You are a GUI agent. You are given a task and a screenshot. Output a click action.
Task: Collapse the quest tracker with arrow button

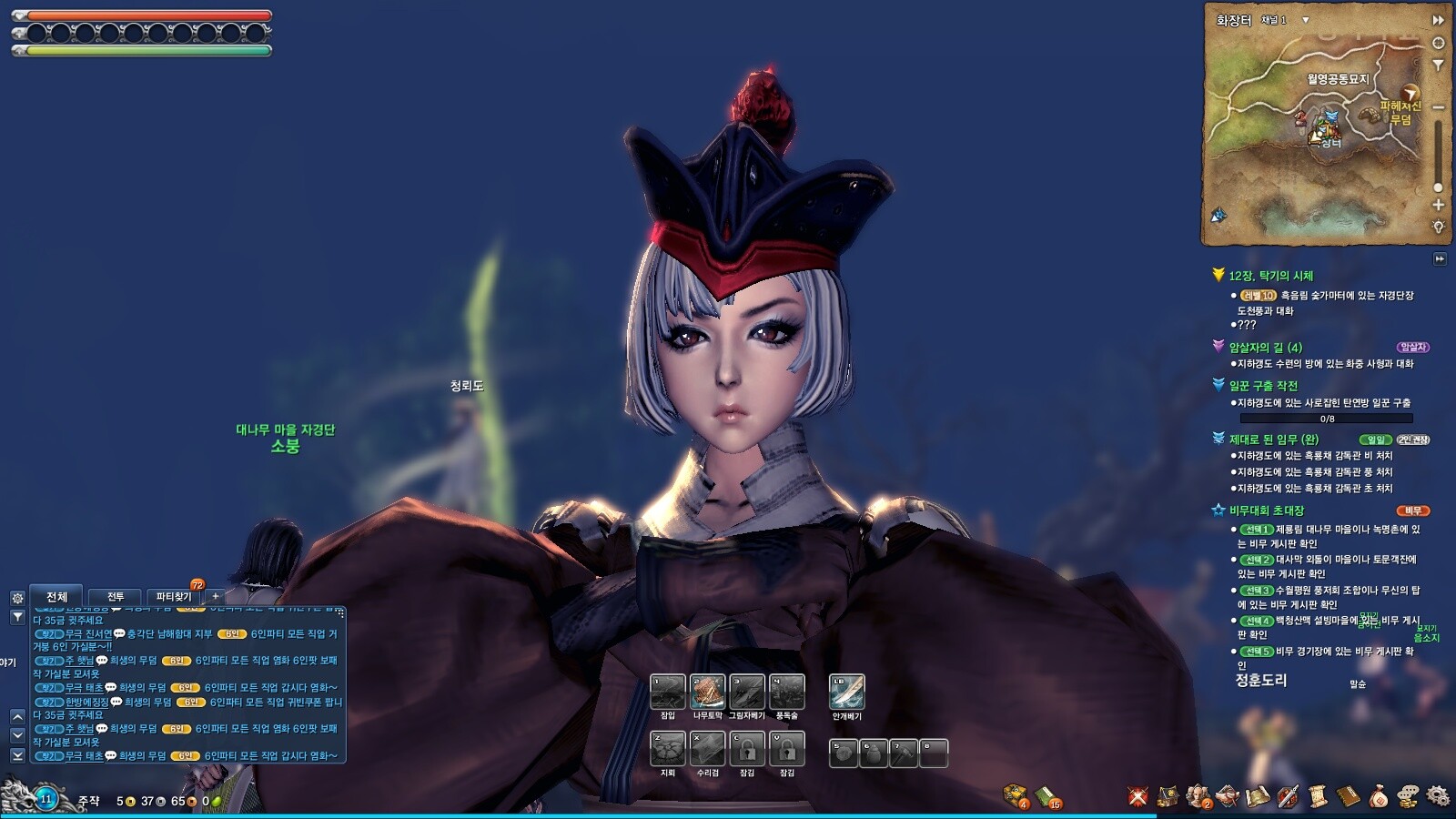pyautogui.click(x=1440, y=258)
